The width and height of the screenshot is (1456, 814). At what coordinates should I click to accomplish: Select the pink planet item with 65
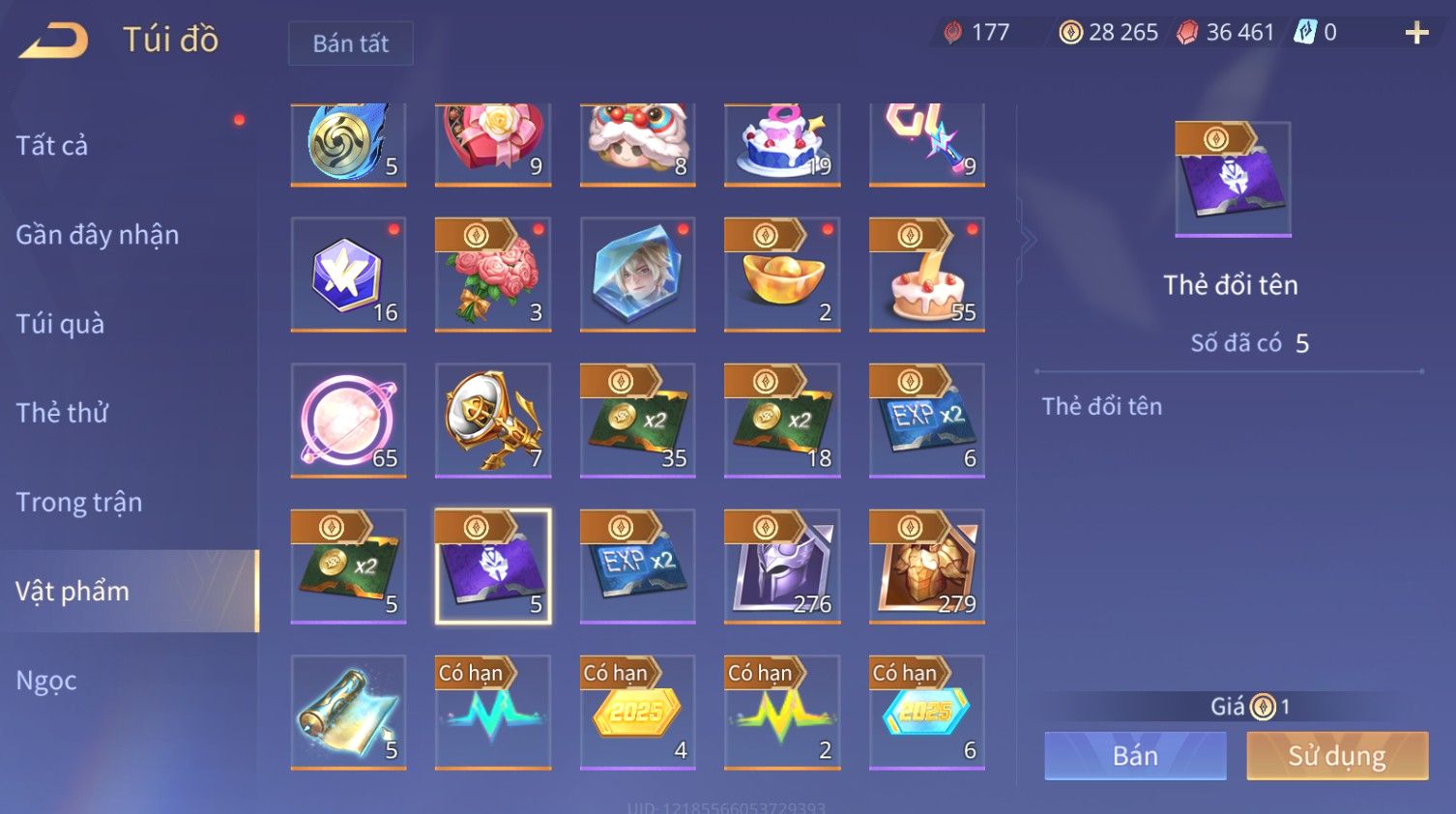(348, 421)
